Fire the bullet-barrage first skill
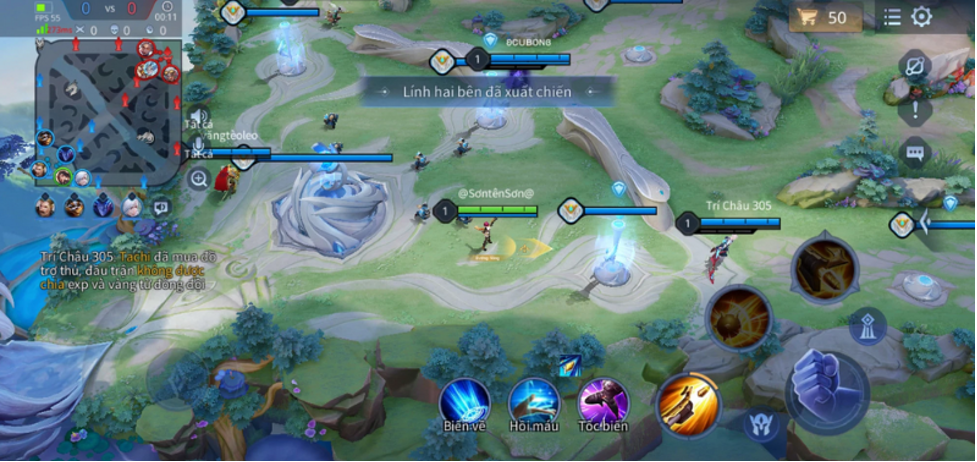Viewport: 977px width, 462px height. (689, 402)
